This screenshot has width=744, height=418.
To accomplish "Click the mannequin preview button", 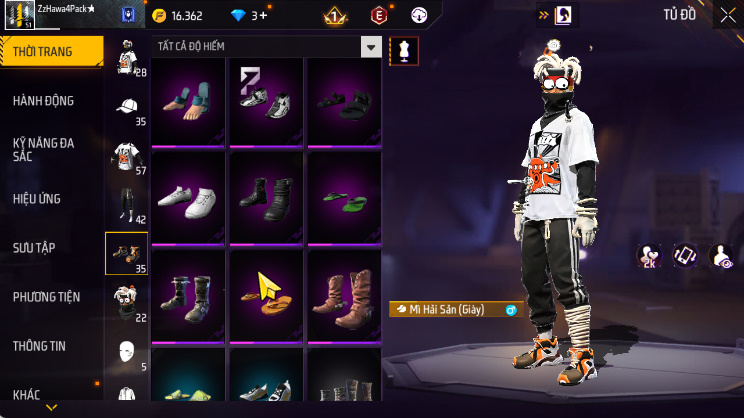I will pos(404,49).
